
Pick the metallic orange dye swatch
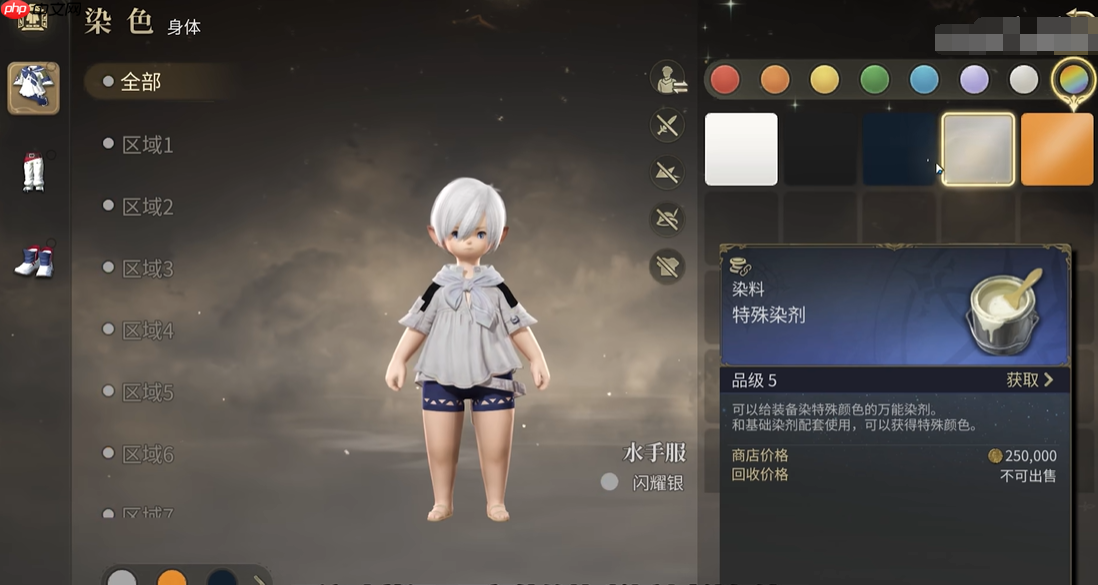(1057, 149)
